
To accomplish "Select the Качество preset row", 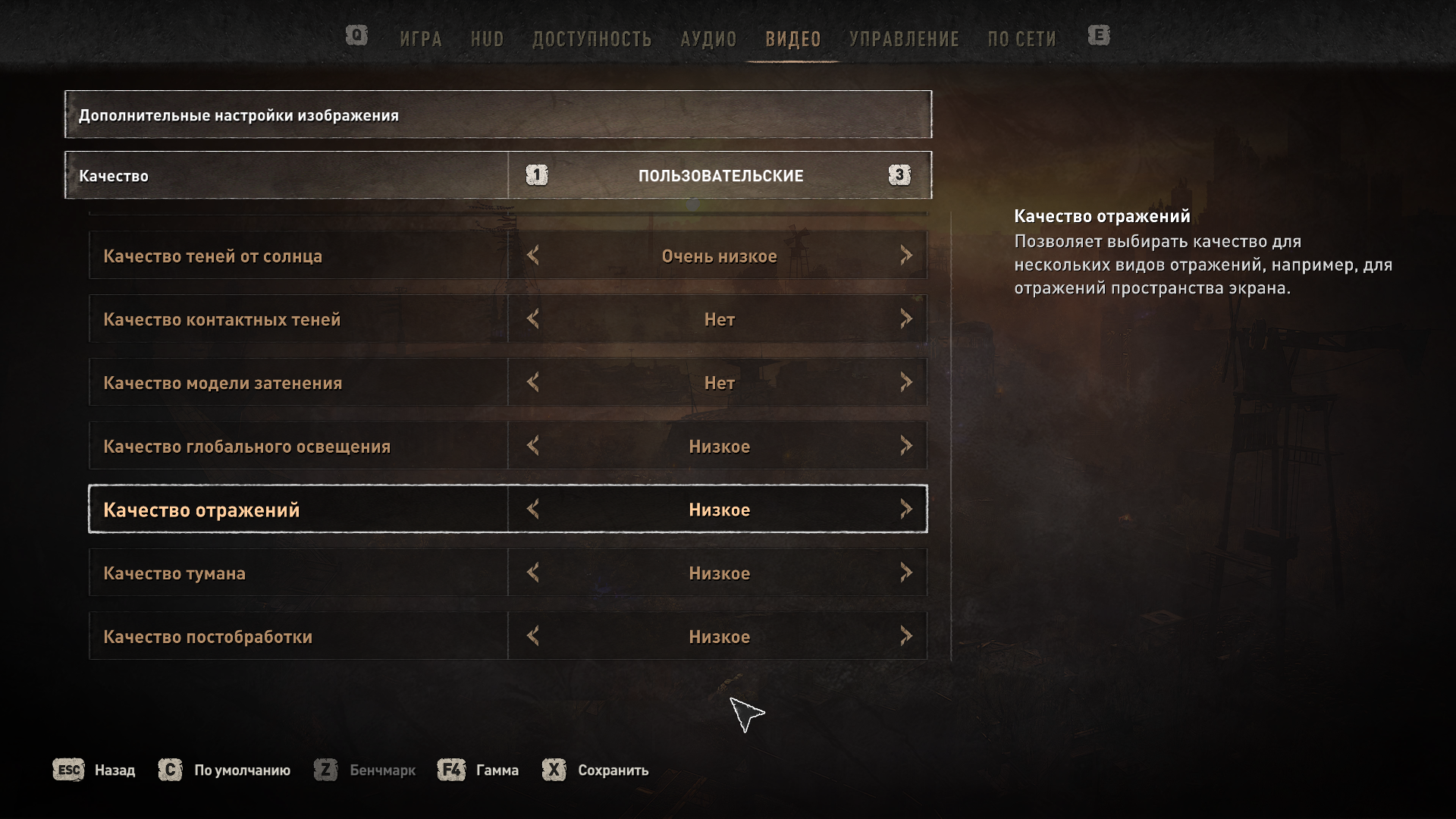I will (x=287, y=176).
